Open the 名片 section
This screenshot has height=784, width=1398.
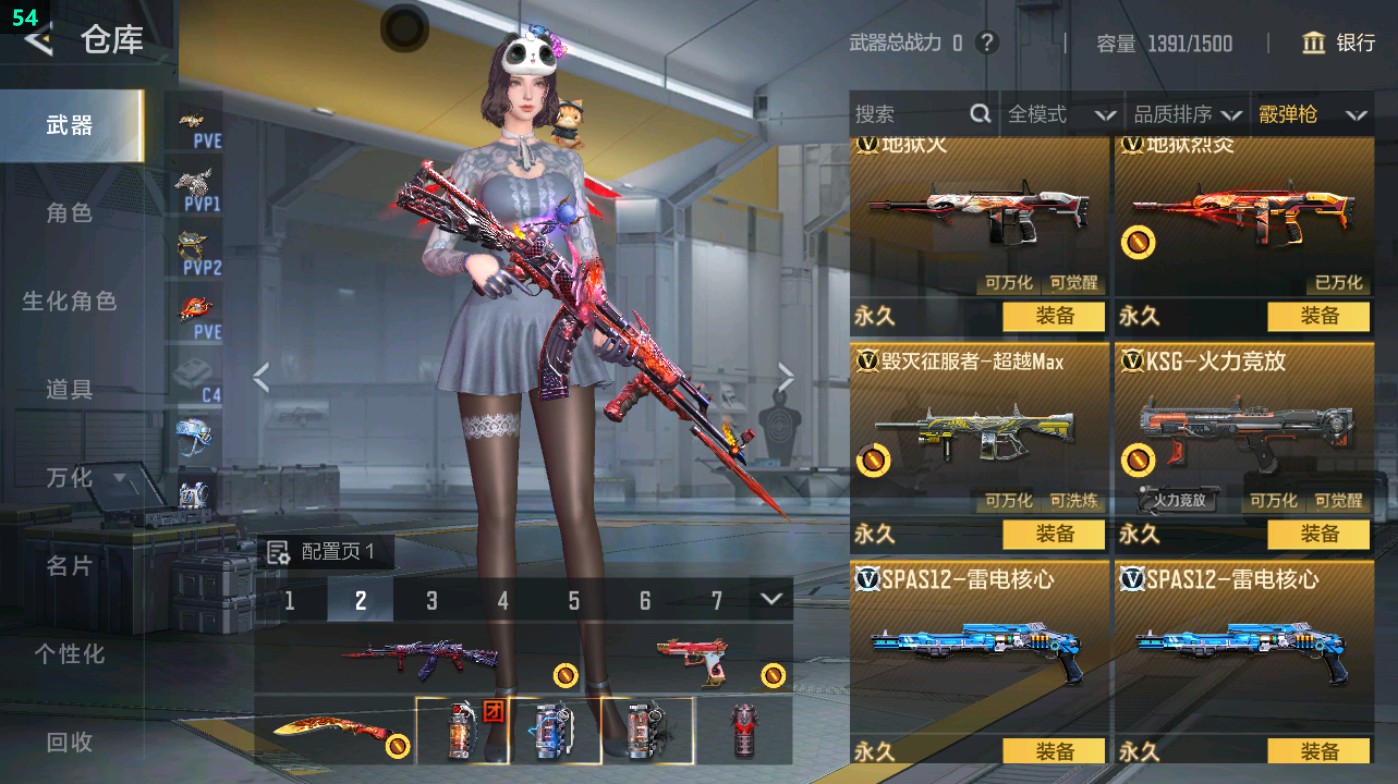pos(69,566)
